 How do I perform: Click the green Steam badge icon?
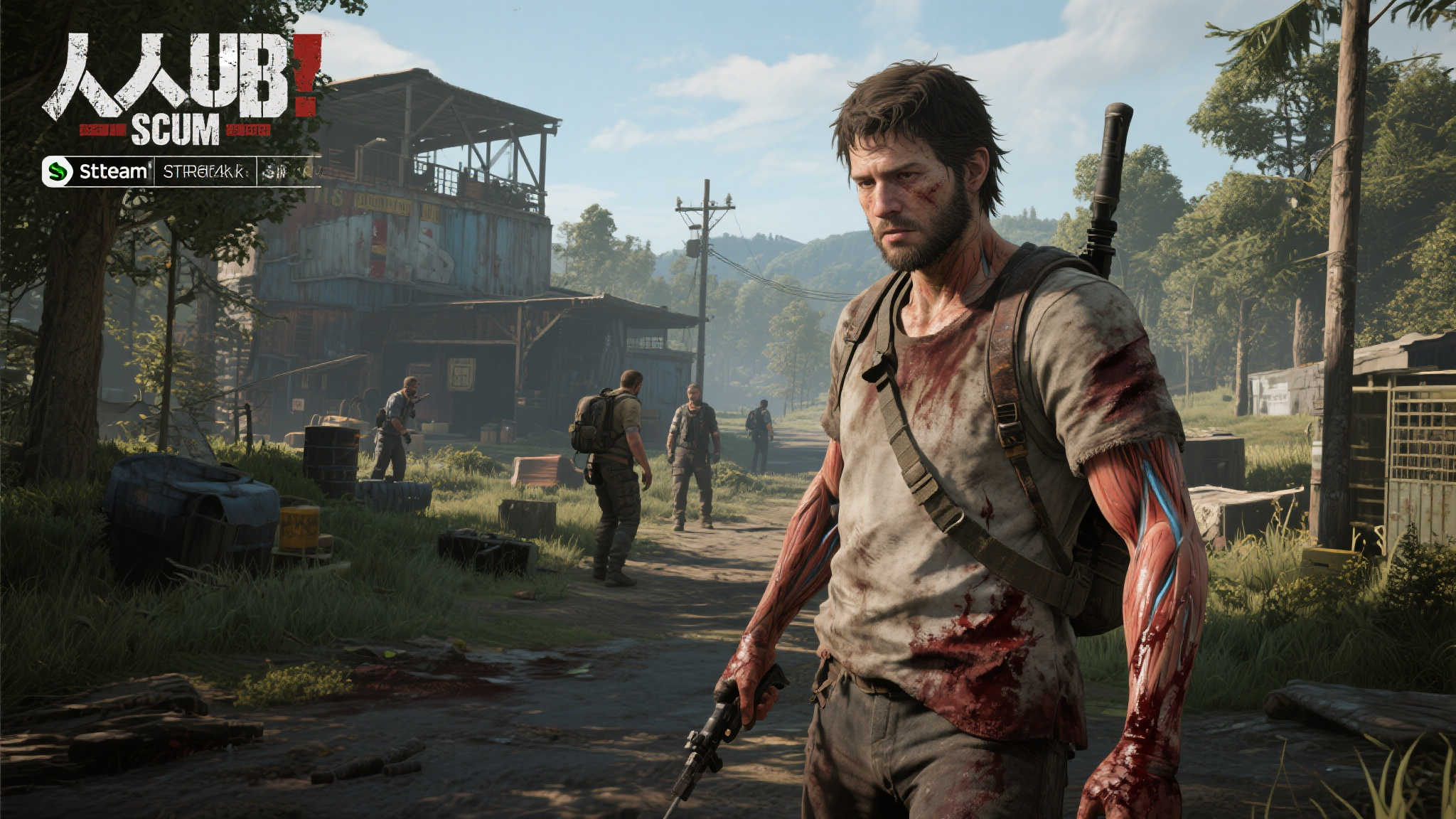click(x=59, y=171)
